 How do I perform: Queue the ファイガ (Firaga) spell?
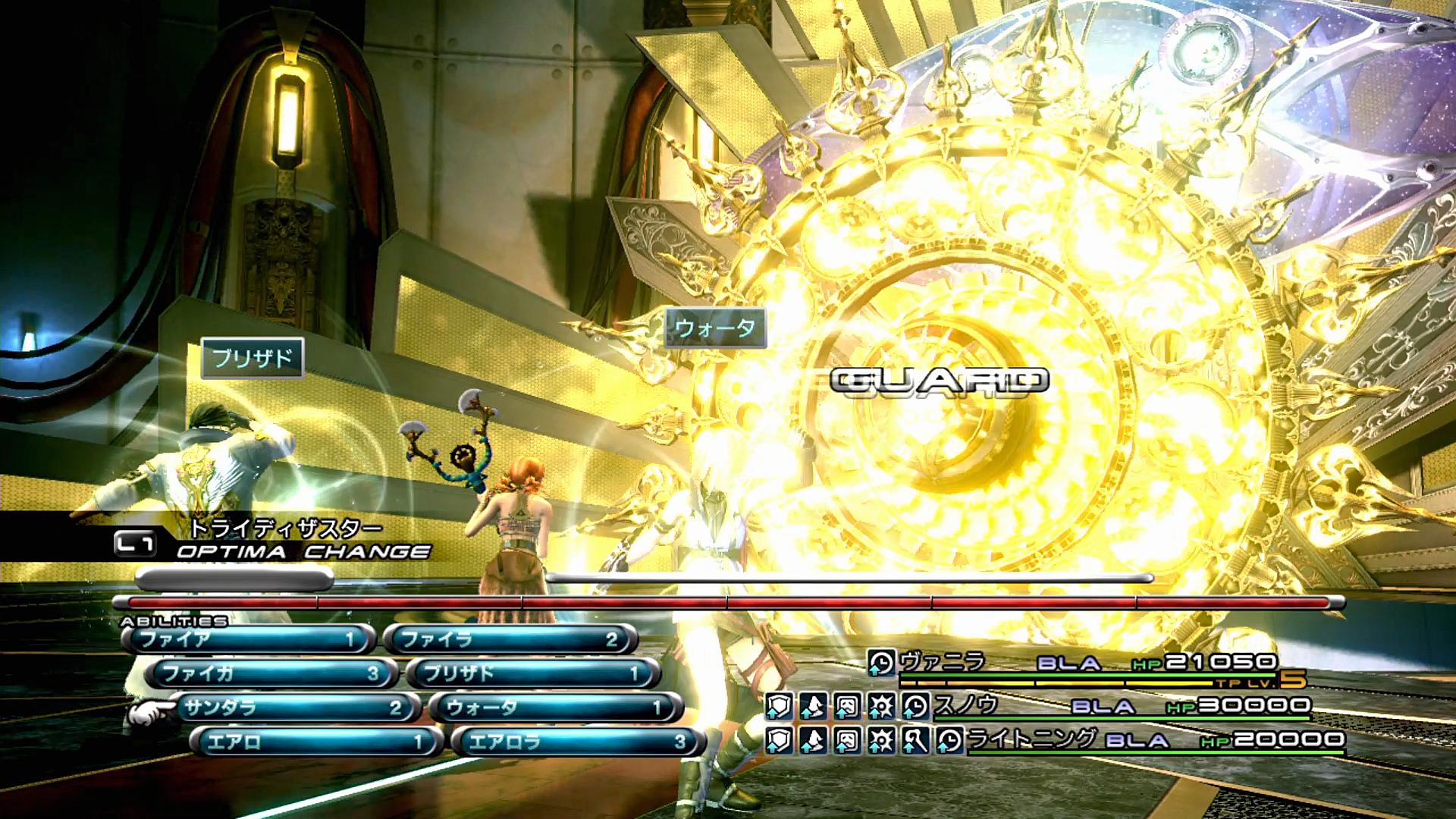pyautogui.click(x=270, y=673)
